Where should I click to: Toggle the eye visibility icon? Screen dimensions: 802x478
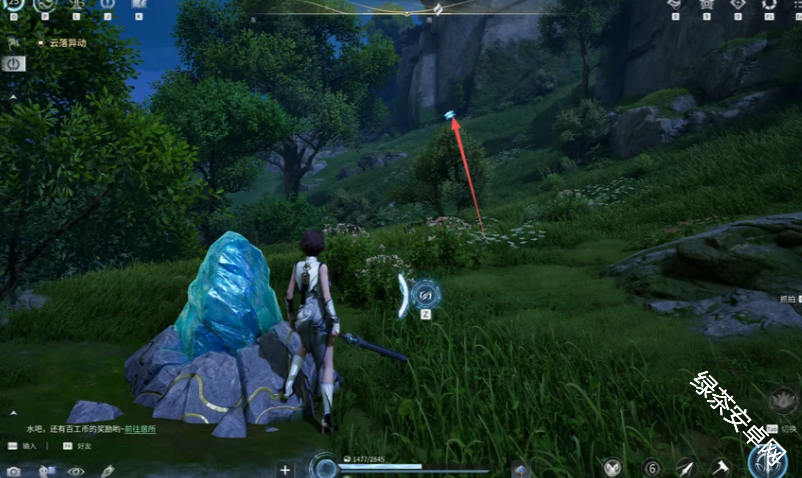[75, 470]
